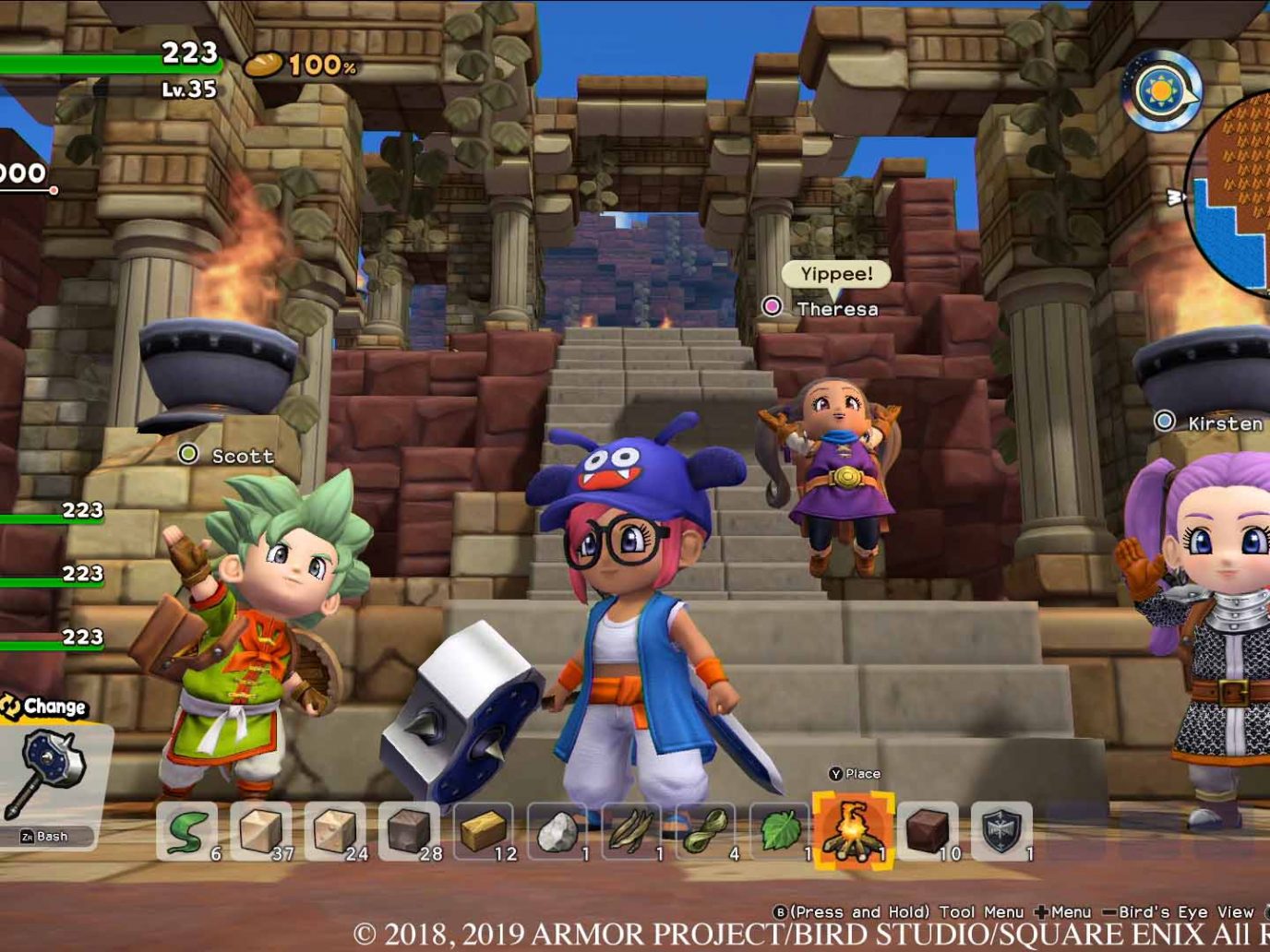Open the circular minimap
The image size is (1270, 952).
1233,194
